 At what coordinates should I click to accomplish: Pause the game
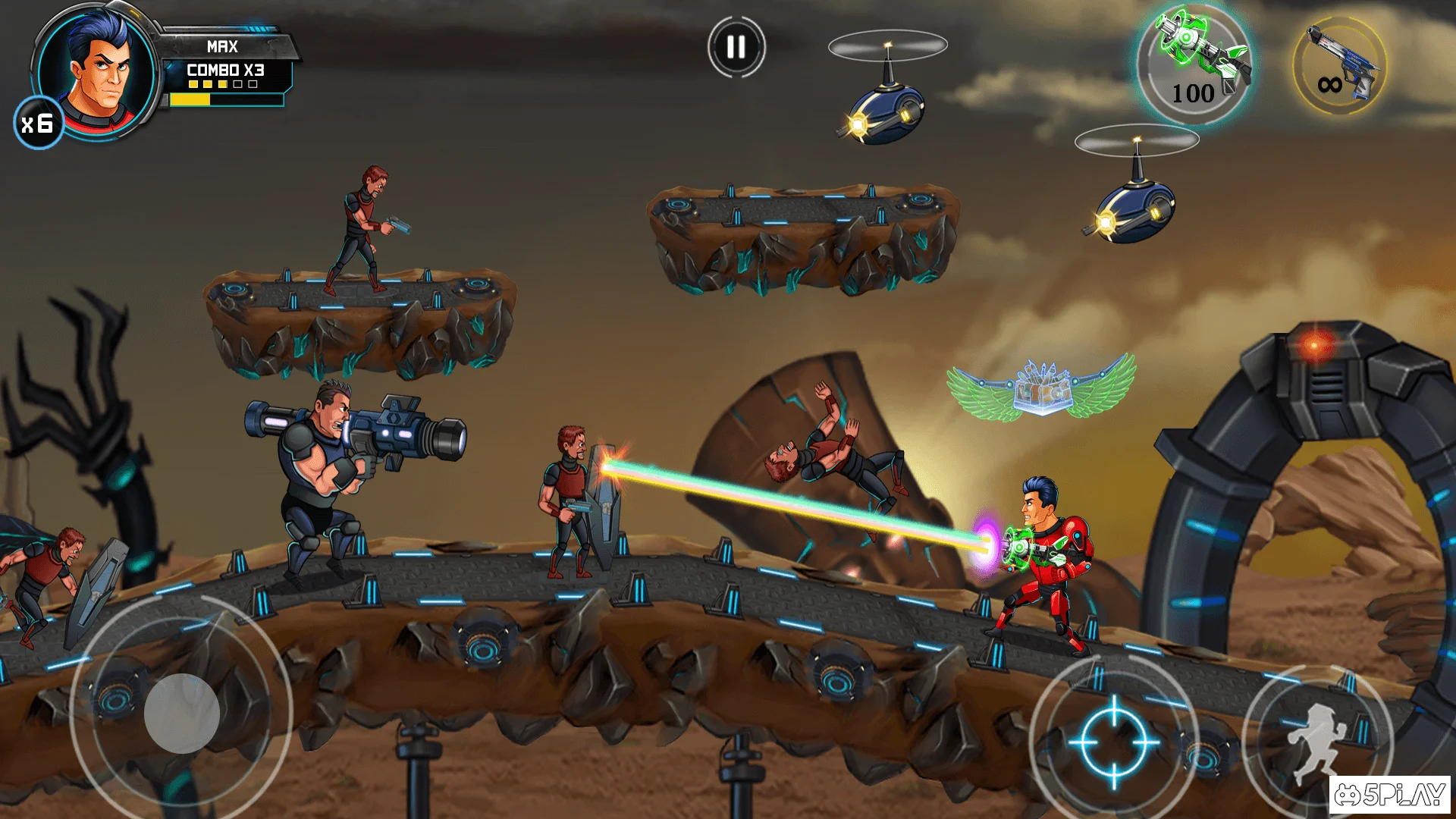(736, 47)
